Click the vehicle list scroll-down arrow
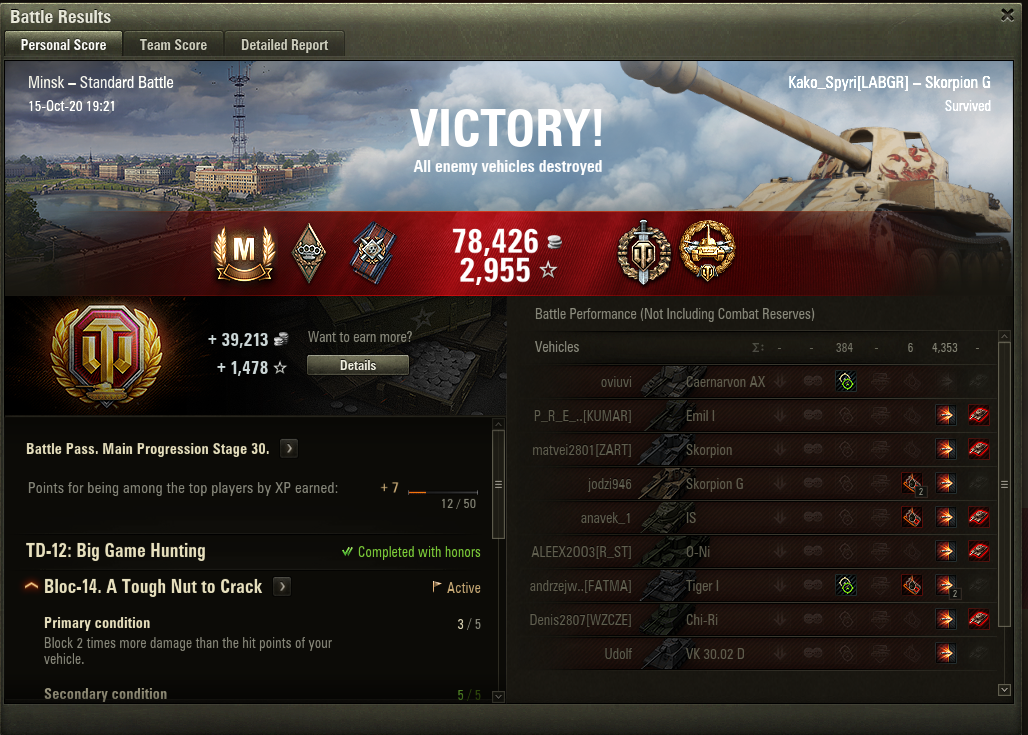 point(1004,690)
